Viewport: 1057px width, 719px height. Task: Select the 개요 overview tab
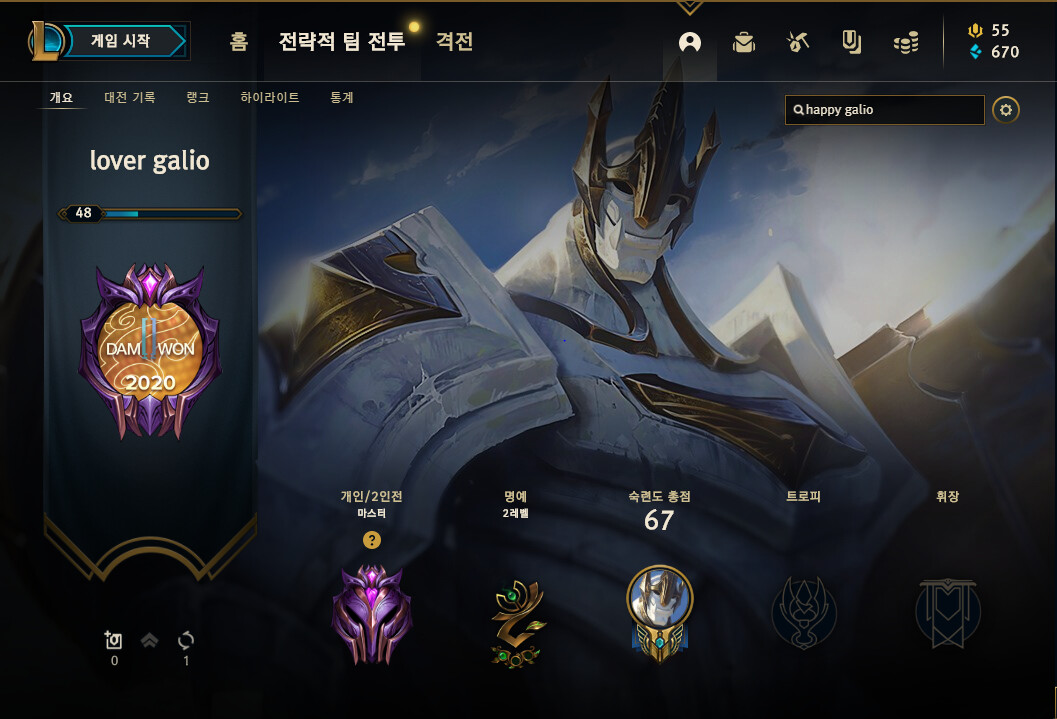point(62,98)
